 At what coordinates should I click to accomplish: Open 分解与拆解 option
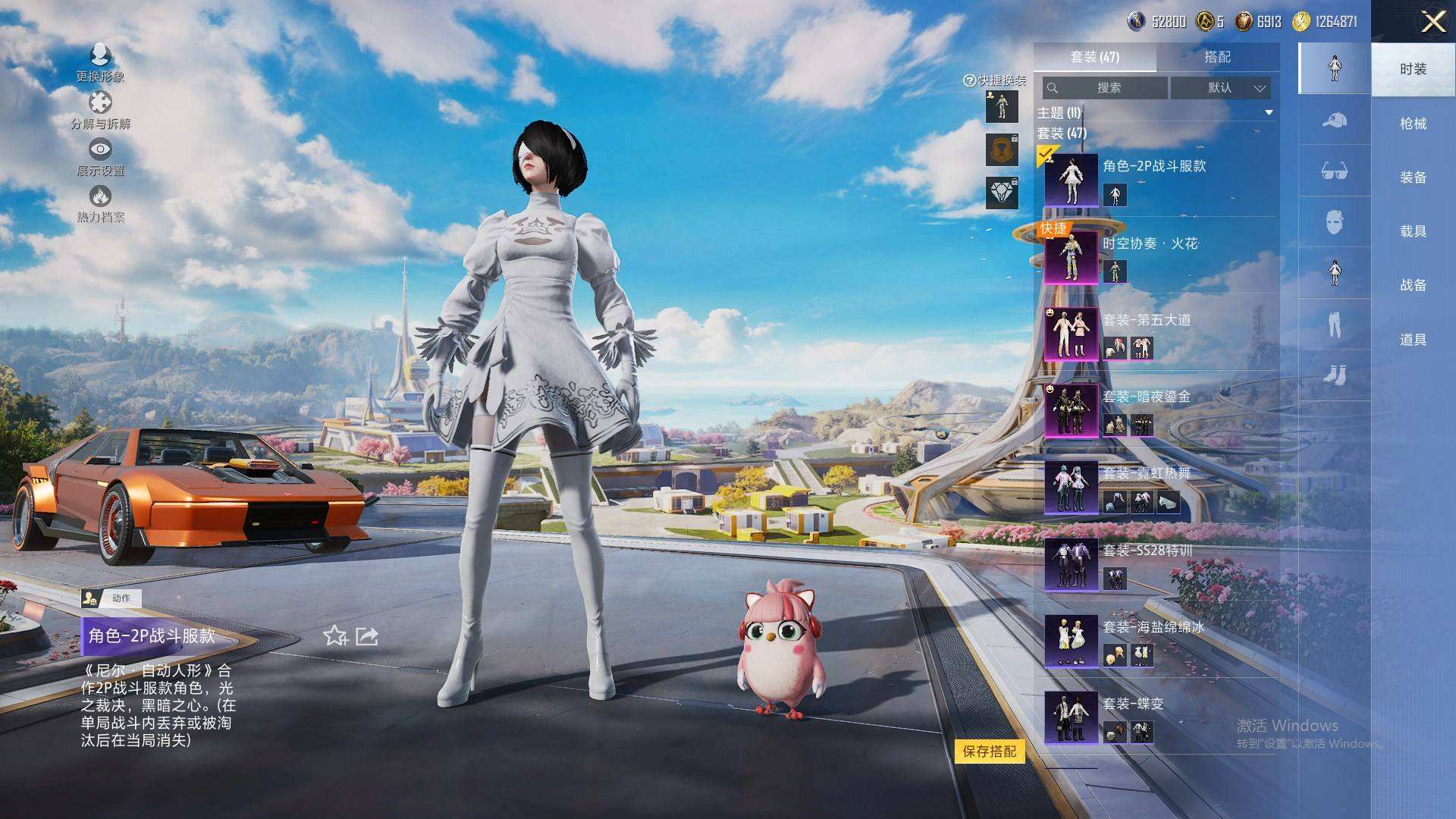click(x=100, y=111)
